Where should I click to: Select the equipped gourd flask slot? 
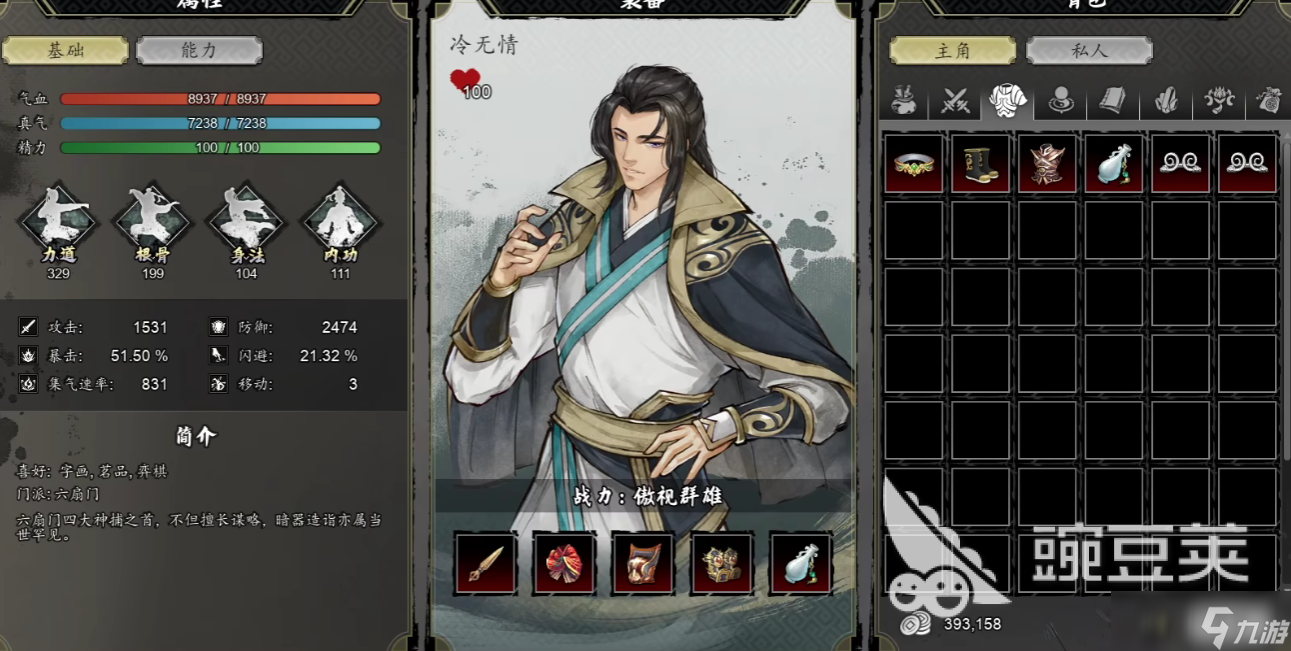pyautogui.click(x=800, y=564)
